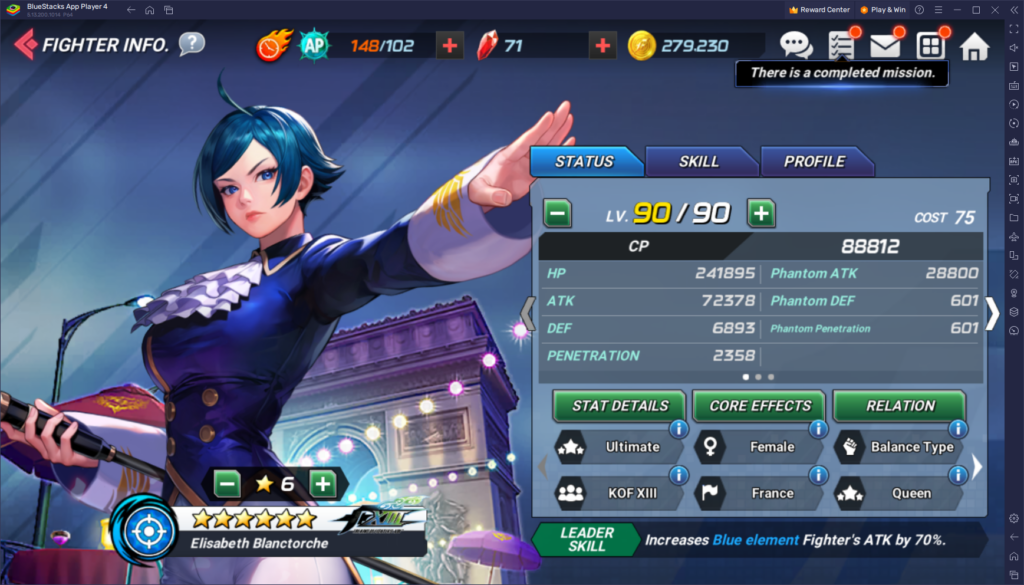1024x585 pixels.
Task: Lower the star rank with minus
Action: [228, 484]
